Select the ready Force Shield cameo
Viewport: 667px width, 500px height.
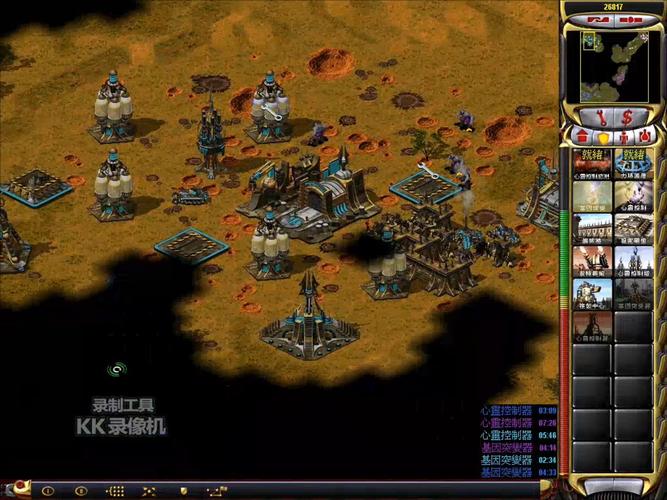pyautogui.click(x=633, y=163)
